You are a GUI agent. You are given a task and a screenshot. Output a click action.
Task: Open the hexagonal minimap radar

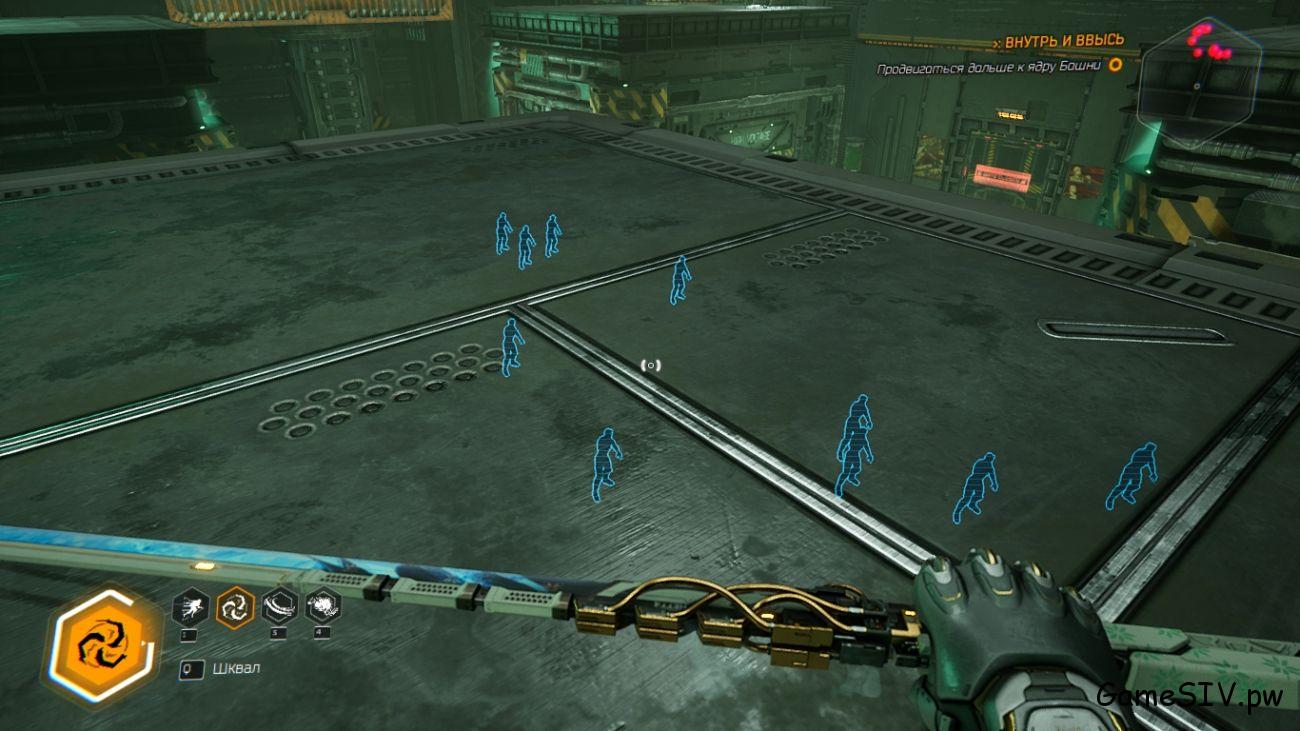coord(1198,82)
